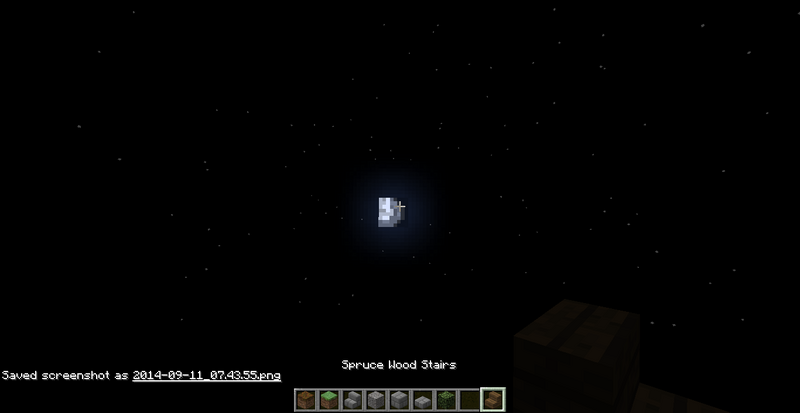Choose the Spruce Wood Stairs slot
The height and width of the screenshot is (413, 800).
pos(491,400)
